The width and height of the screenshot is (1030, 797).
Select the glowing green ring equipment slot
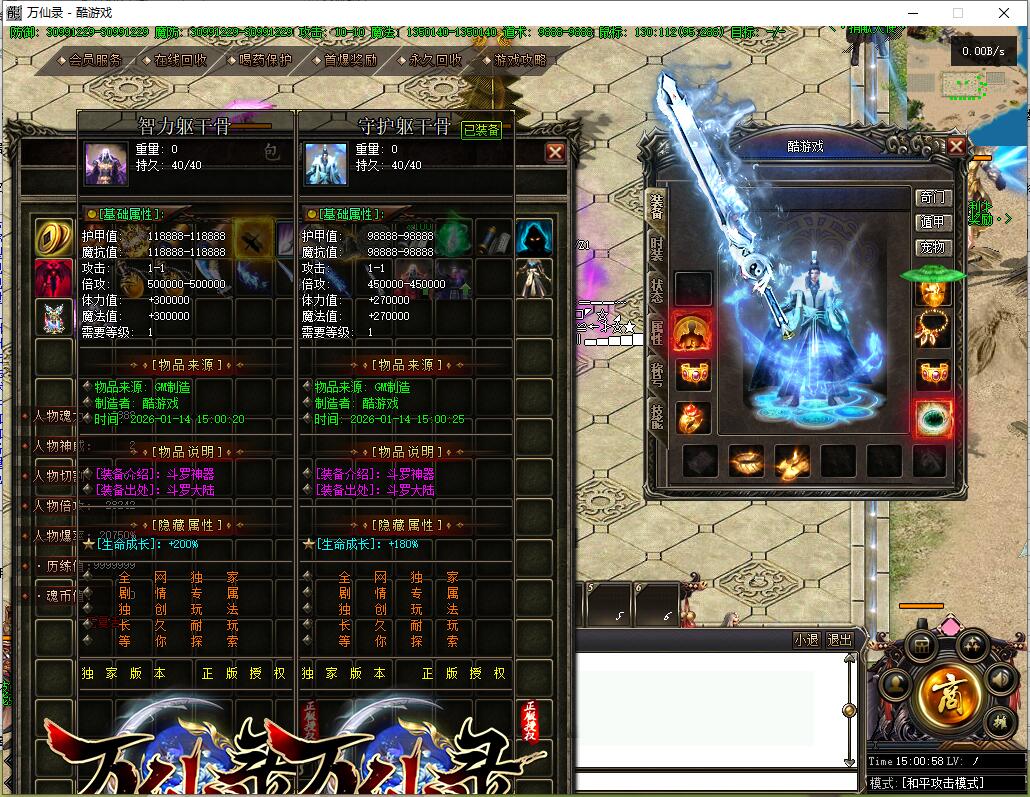(x=934, y=419)
